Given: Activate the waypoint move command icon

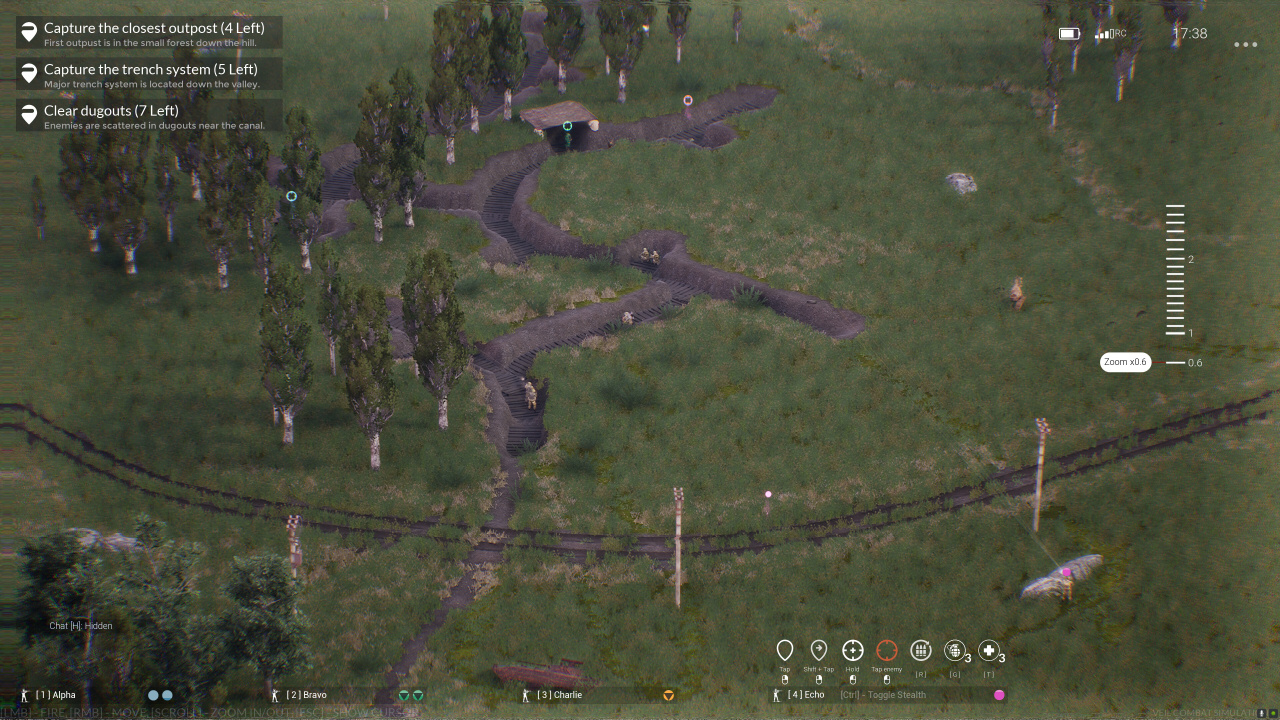Looking at the screenshot, I should coord(785,651).
